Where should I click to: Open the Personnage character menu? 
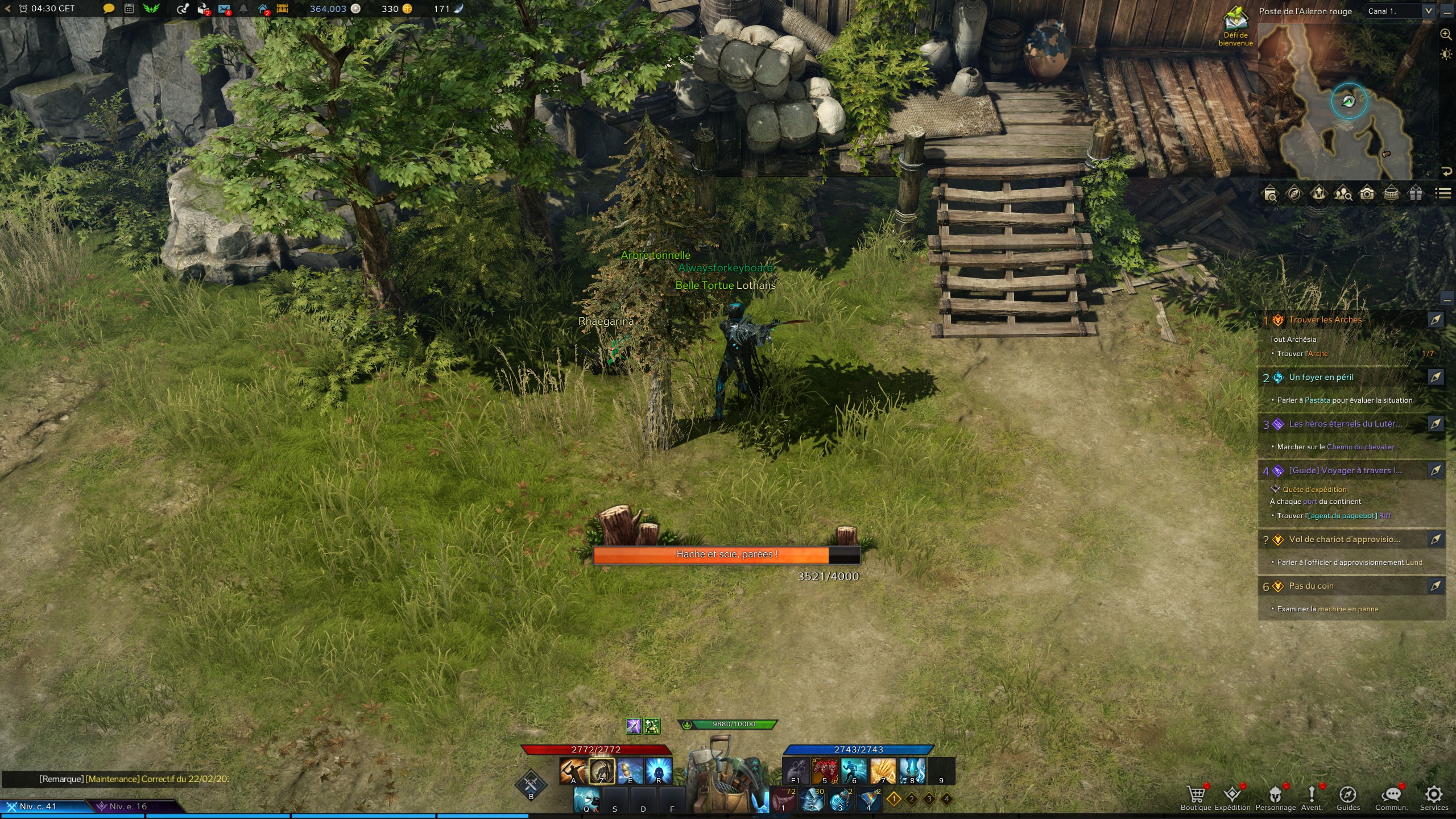[1275, 797]
